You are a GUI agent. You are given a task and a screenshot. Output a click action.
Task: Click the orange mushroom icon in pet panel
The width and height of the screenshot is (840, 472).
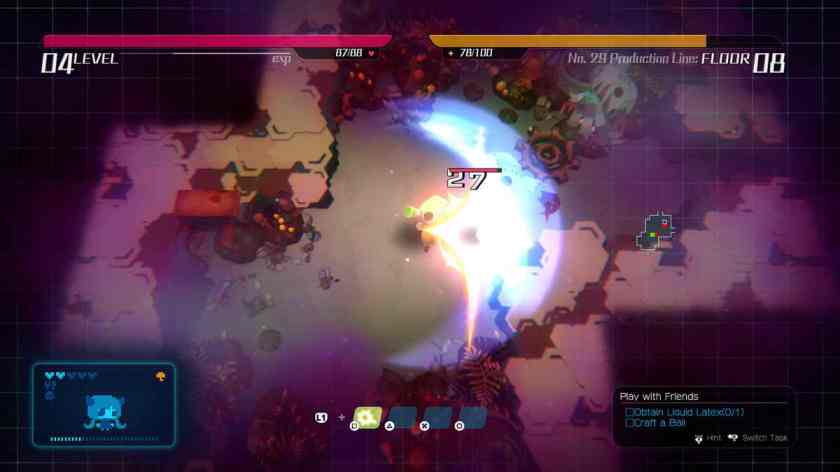click(160, 376)
